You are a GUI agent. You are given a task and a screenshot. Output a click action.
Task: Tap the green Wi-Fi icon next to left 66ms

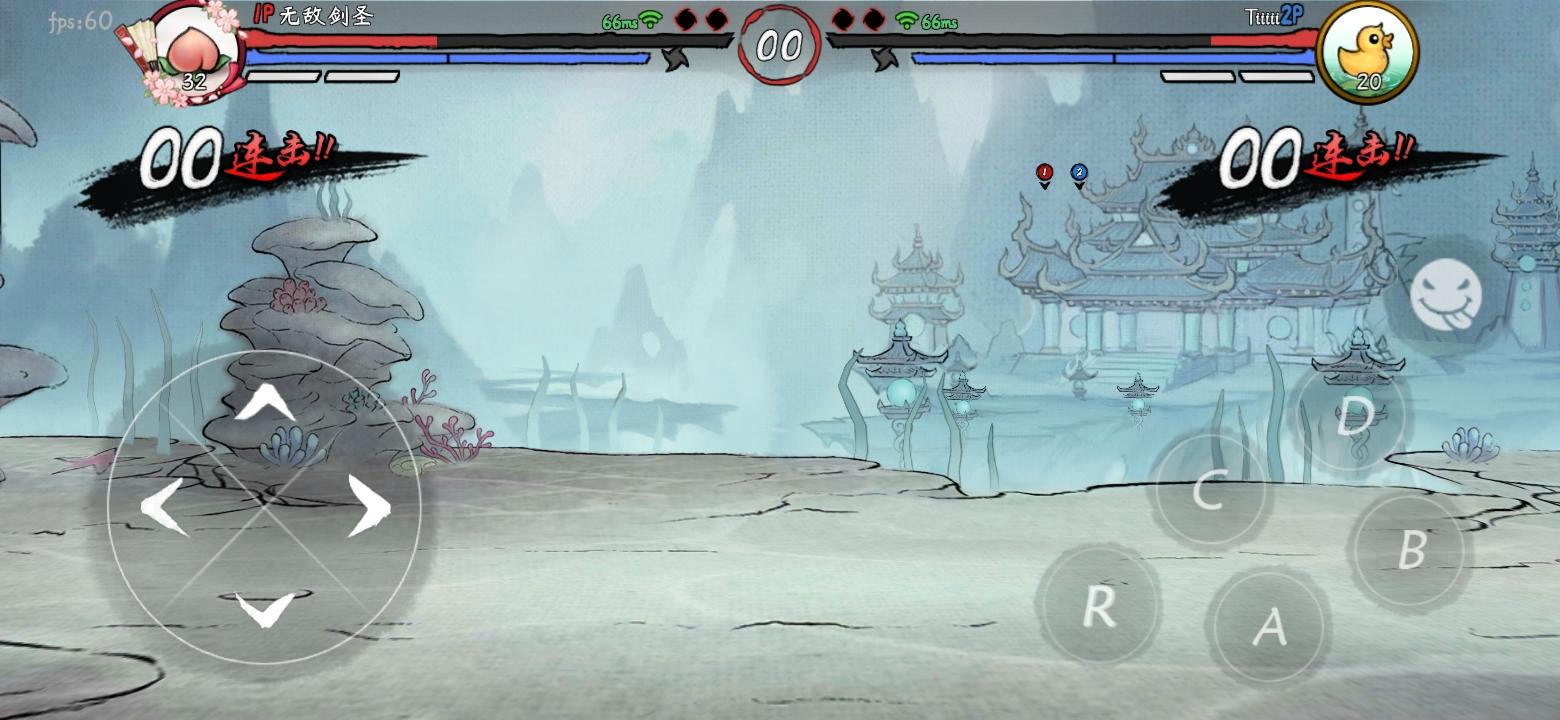point(651,19)
